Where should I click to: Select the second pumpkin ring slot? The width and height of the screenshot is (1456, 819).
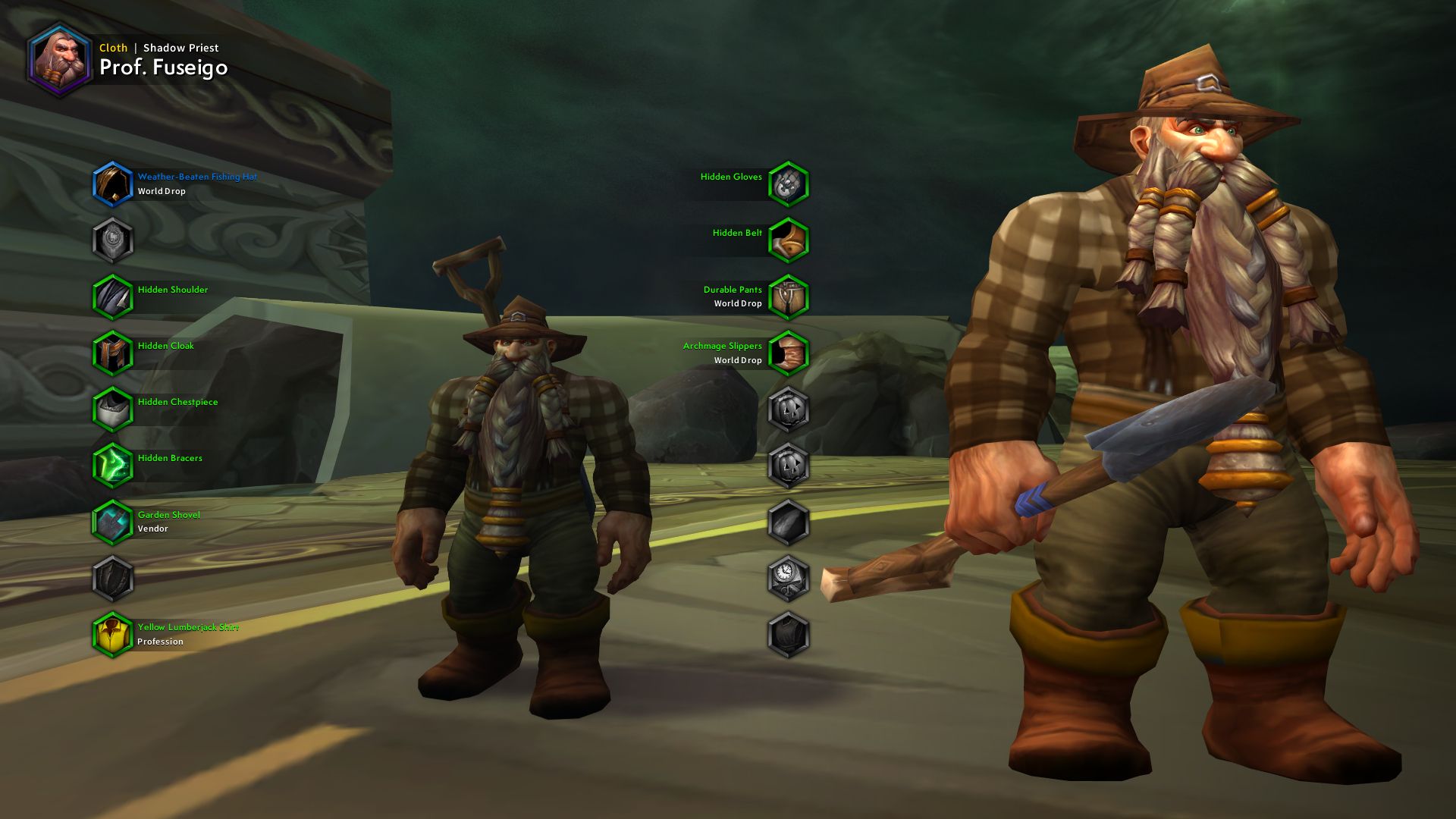789,466
